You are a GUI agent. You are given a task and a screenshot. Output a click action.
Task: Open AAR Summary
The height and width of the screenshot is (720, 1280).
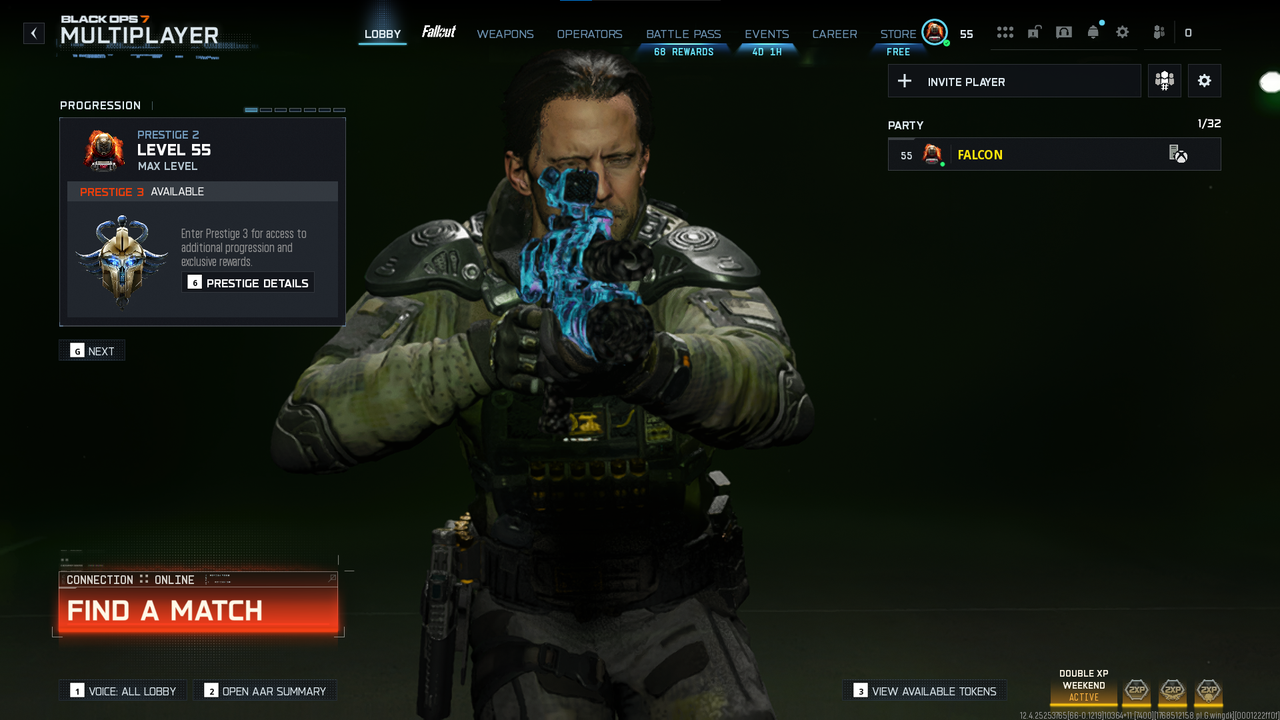tap(265, 691)
